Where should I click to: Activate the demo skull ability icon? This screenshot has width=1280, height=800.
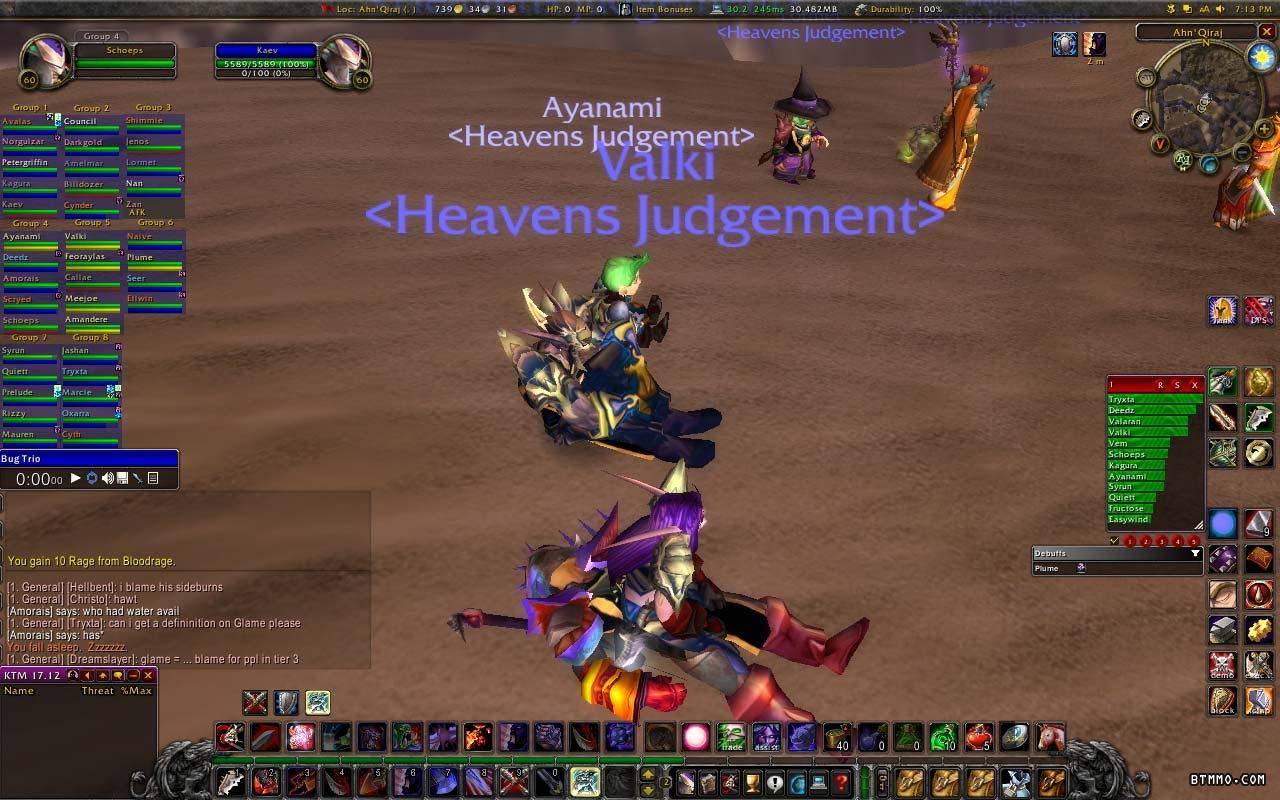[1223, 665]
